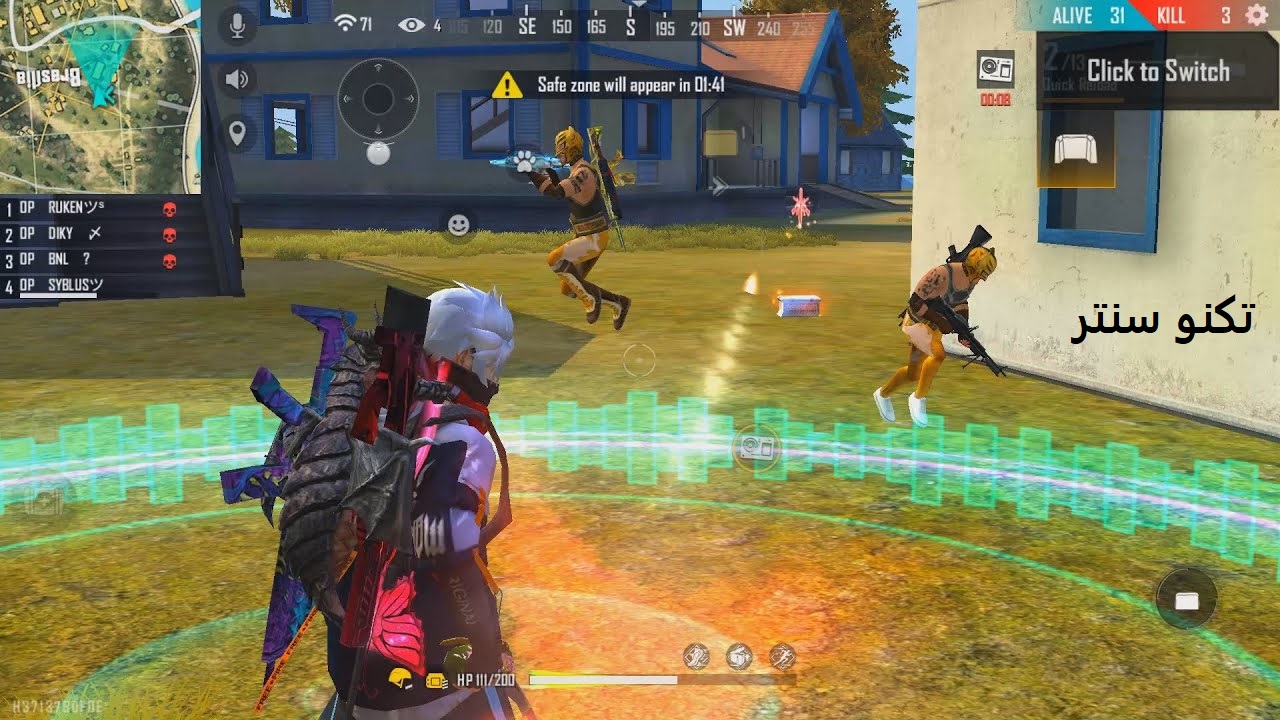The image size is (1280, 720).
Task: Tap the movement joystick center
Action: click(377, 99)
